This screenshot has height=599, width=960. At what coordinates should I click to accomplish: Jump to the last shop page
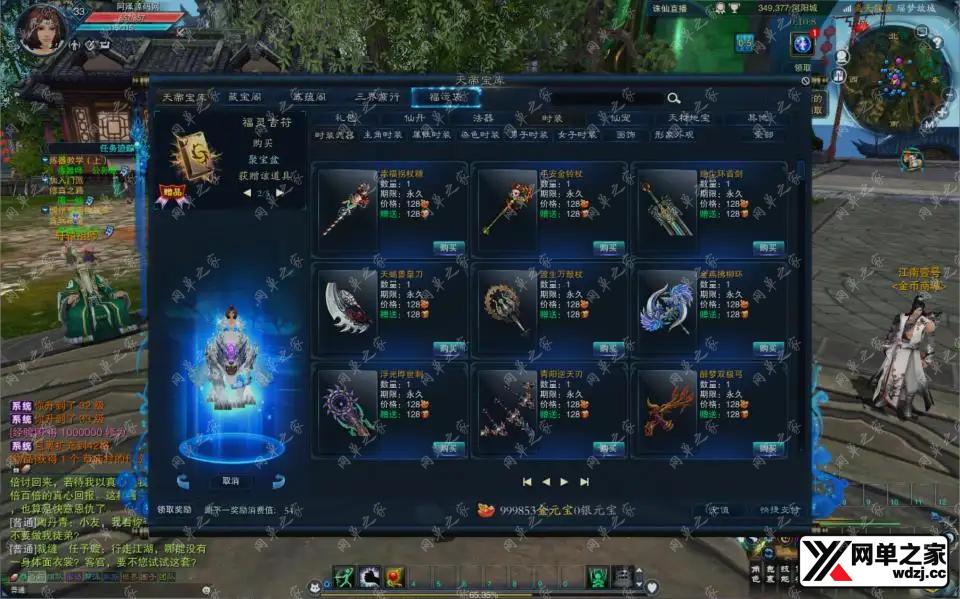585,481
